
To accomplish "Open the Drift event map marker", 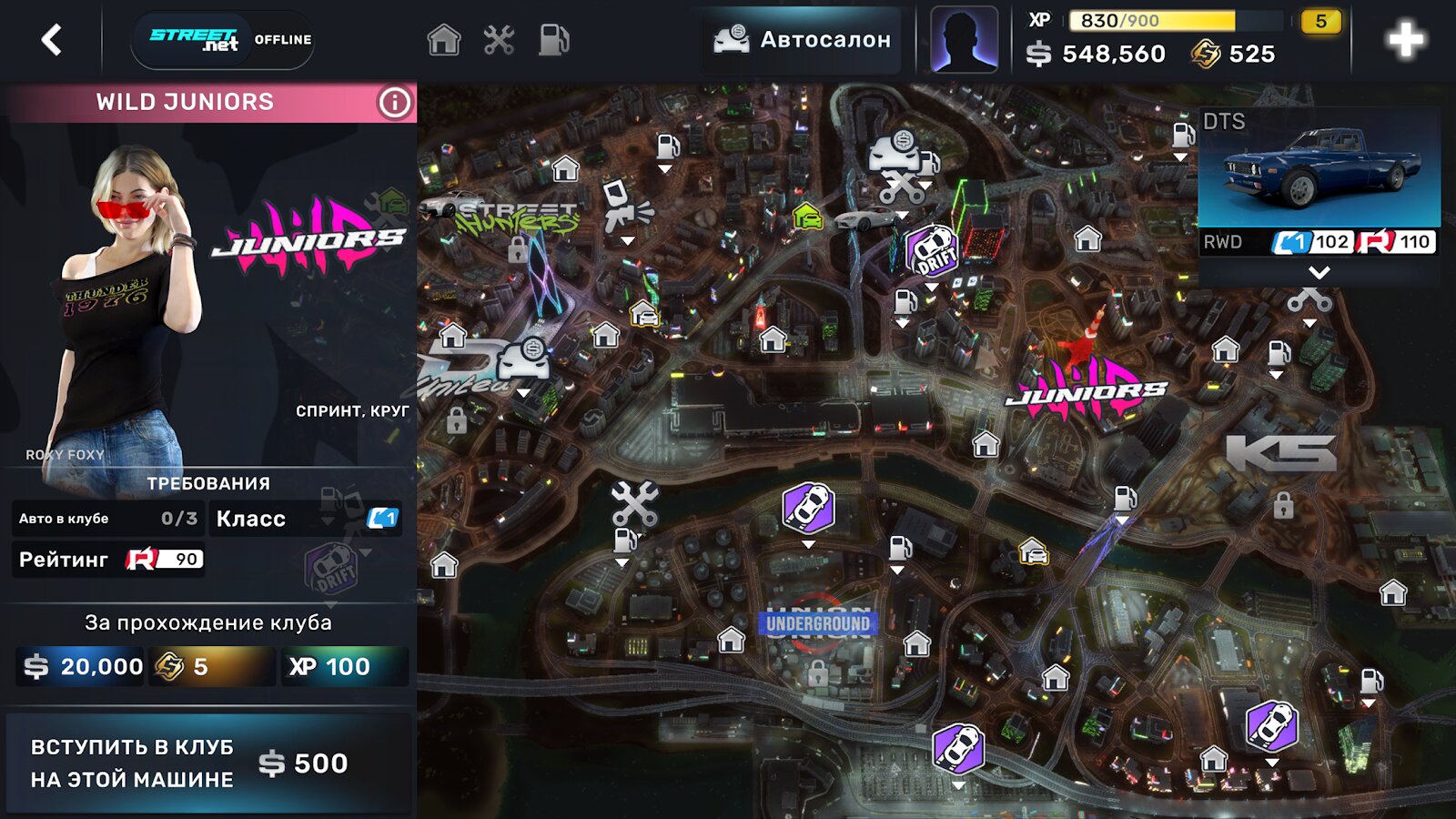I will pos(933,251).
